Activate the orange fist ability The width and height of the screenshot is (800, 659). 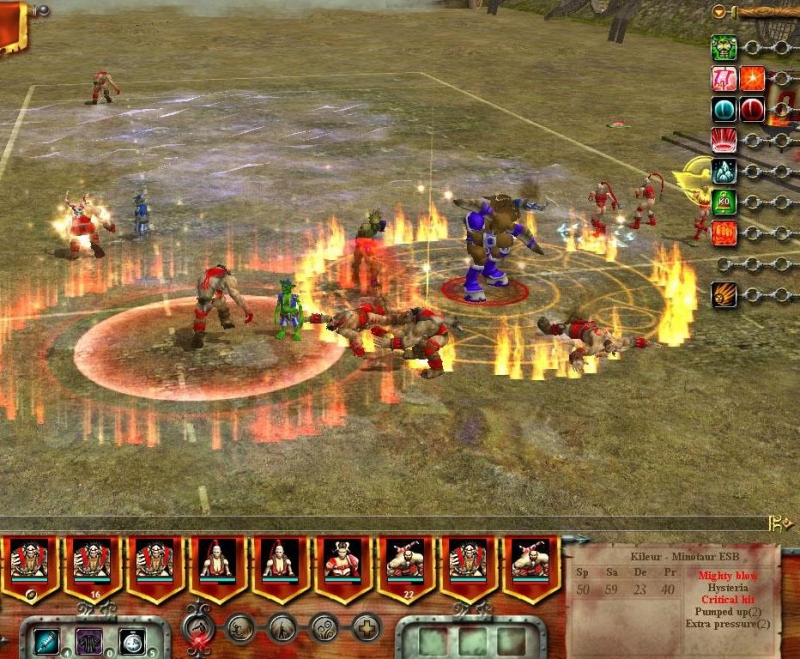[724, 233]
